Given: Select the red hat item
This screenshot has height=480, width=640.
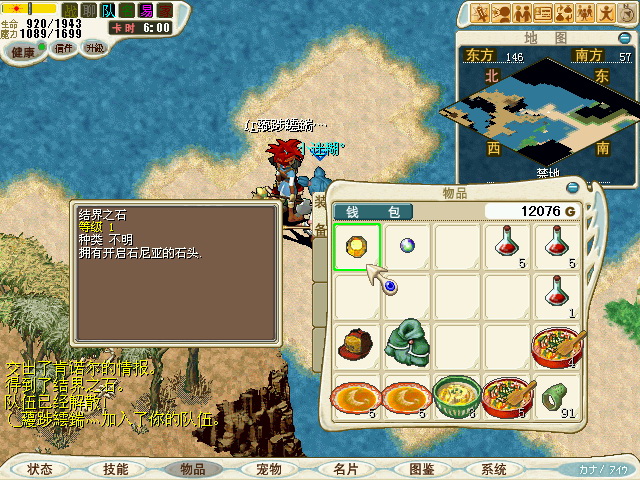Looking at the screenshot, I should 356,346.
